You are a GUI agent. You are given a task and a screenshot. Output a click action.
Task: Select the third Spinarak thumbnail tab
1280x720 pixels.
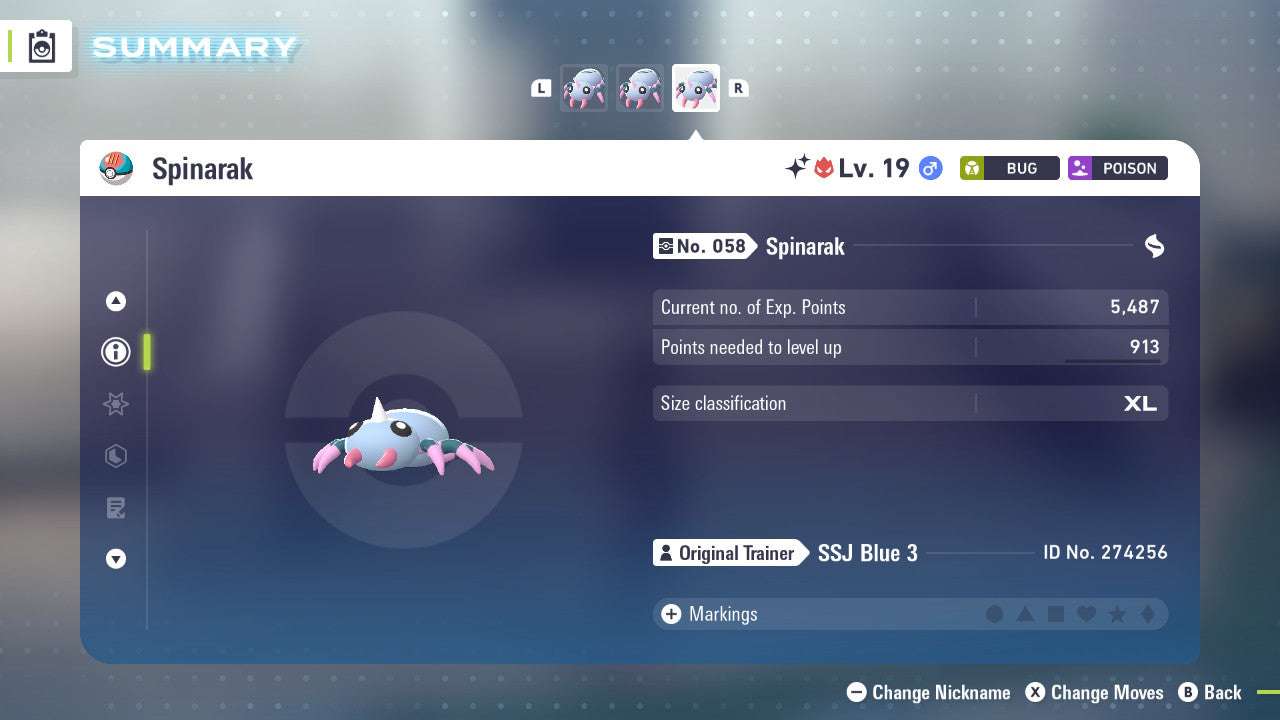coord(696,88)
